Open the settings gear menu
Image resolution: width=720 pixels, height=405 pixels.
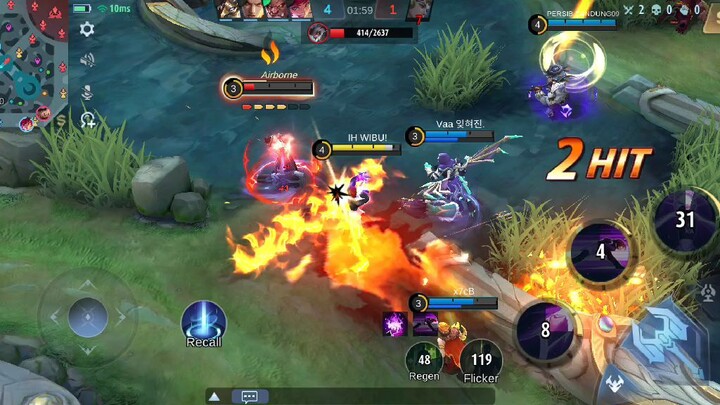pyautogui.click(x=87, y=29)
